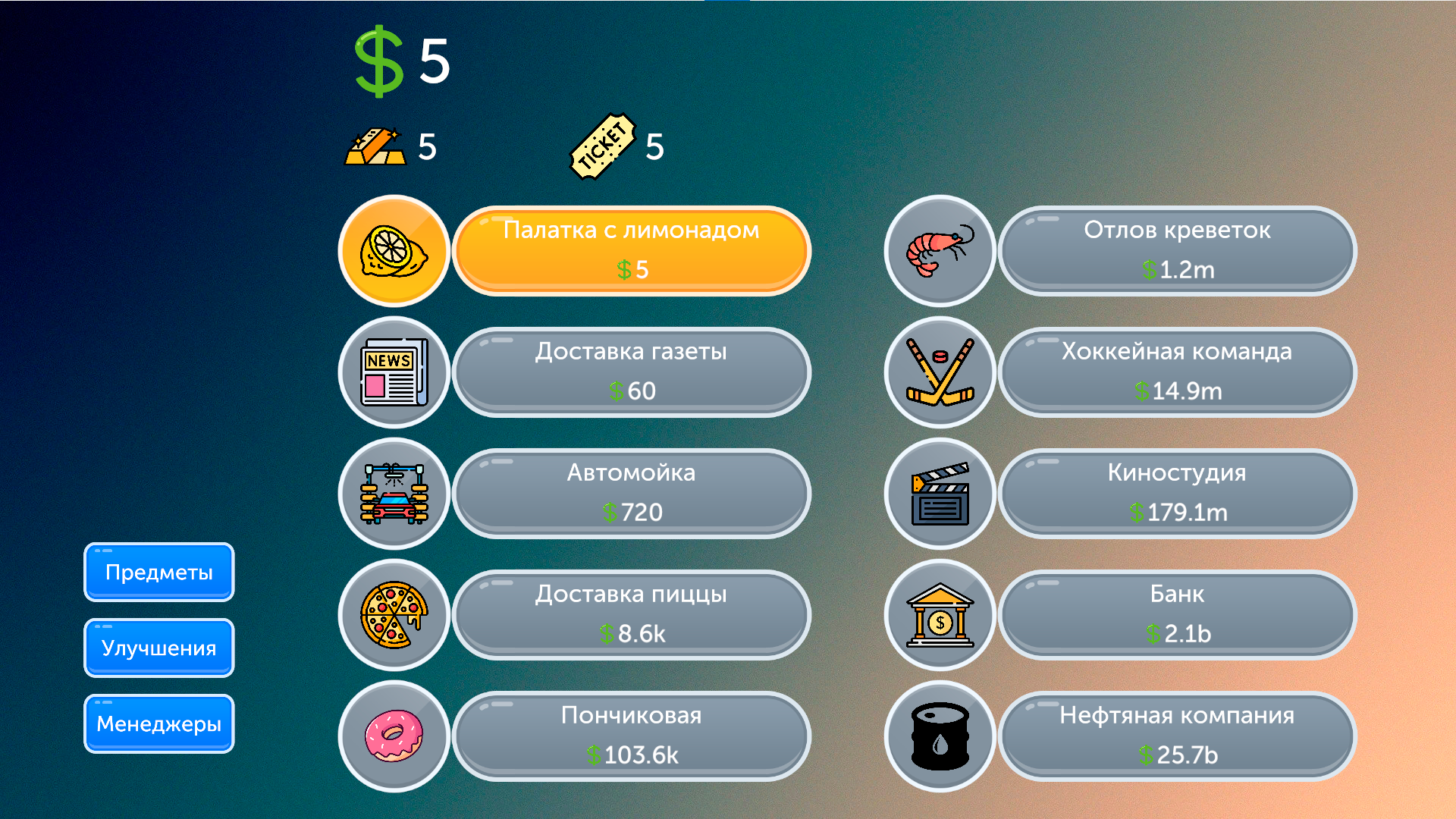Open the Улучшения panel
Image resolution: width=1456 pixels, height=819 pixels.
point(158,648)
